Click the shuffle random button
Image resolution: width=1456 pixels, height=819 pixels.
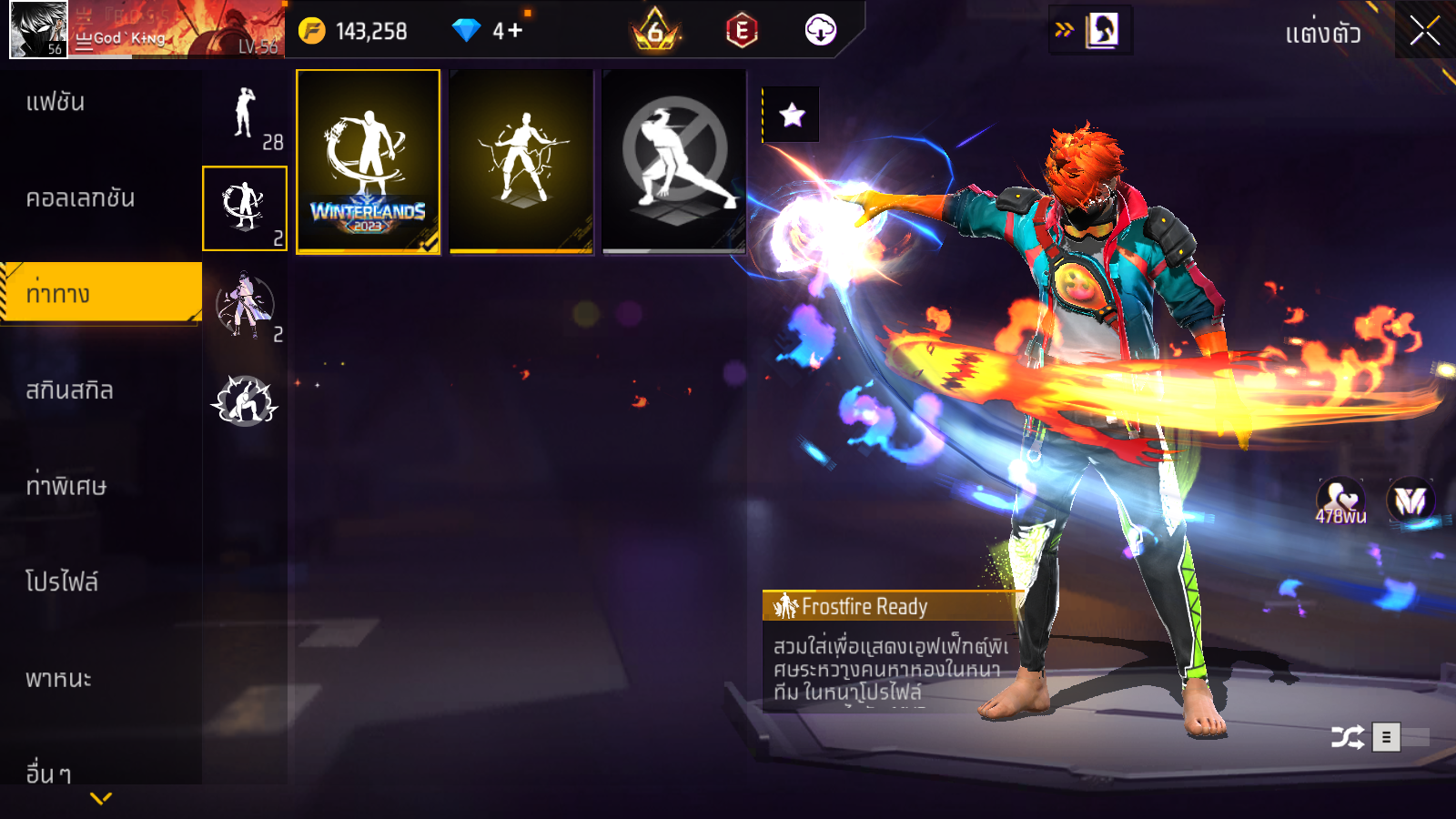click(1347, 736)
